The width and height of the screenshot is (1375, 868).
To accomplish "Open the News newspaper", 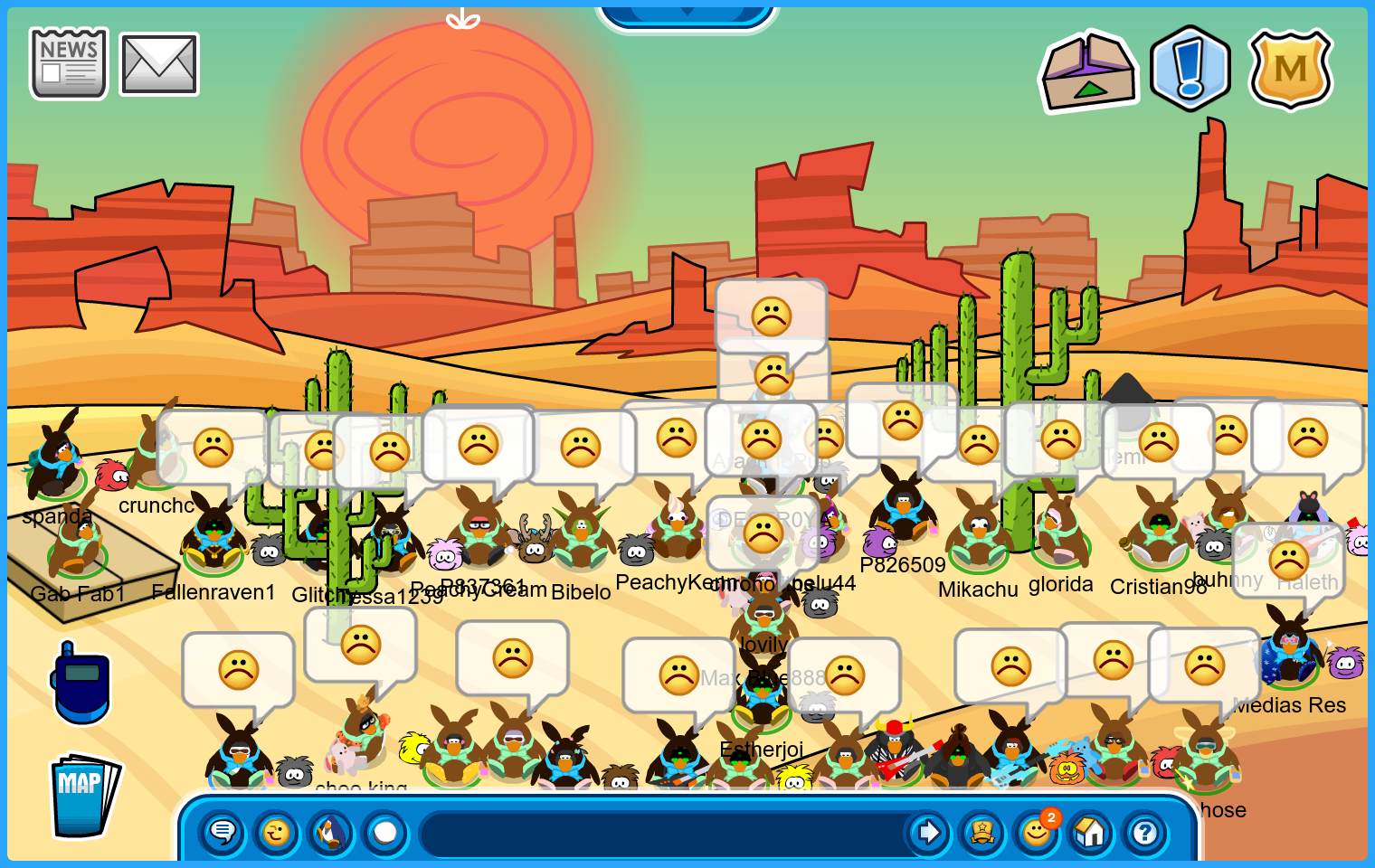I will point(69,63).
